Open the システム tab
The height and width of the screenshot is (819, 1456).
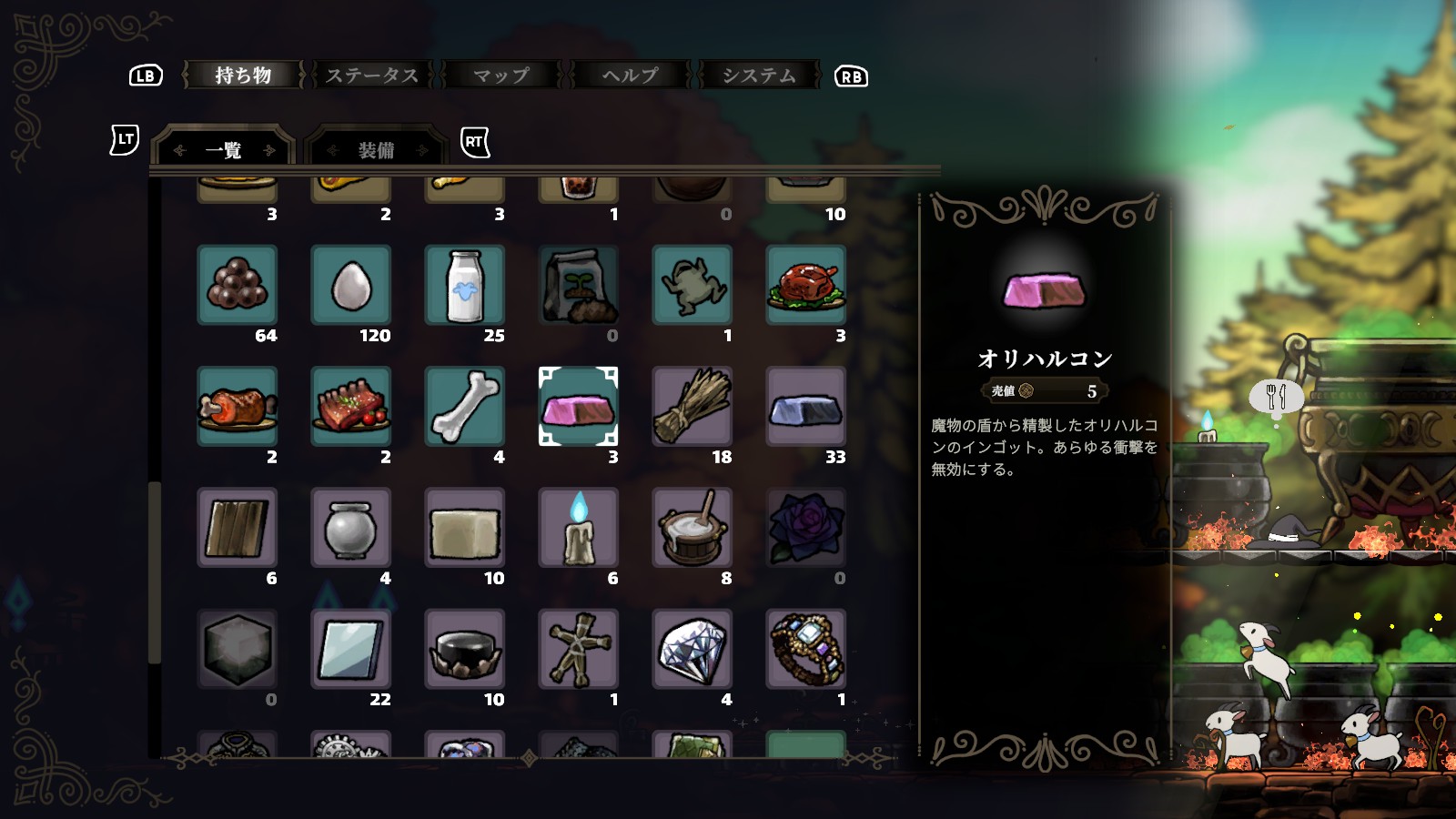pos(759,76)
